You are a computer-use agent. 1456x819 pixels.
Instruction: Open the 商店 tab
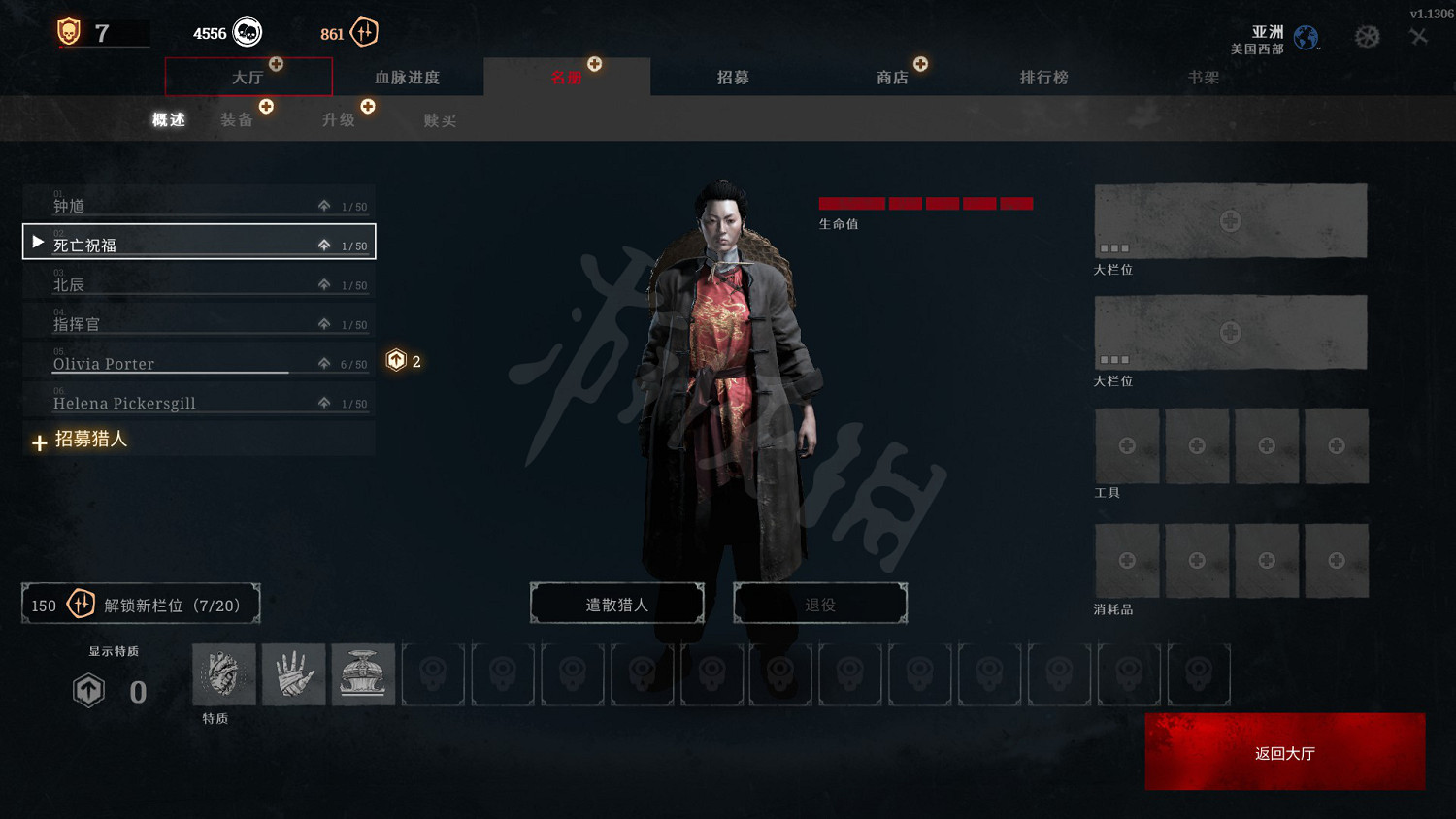click(x=892, y=77)
